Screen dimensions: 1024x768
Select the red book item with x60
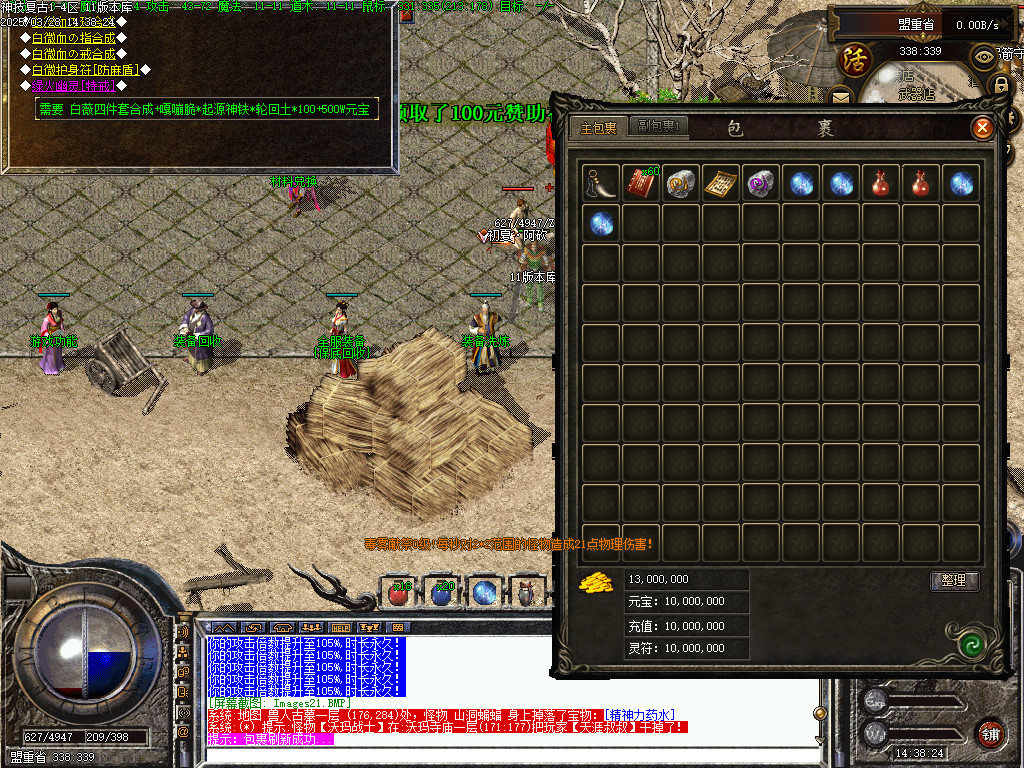coord(642,183)
